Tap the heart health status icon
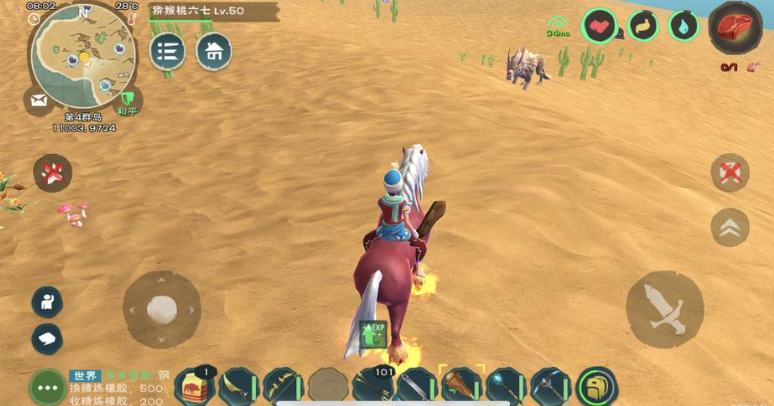The height and width of the screenshot is (406, 774). (x=600, y=25)
